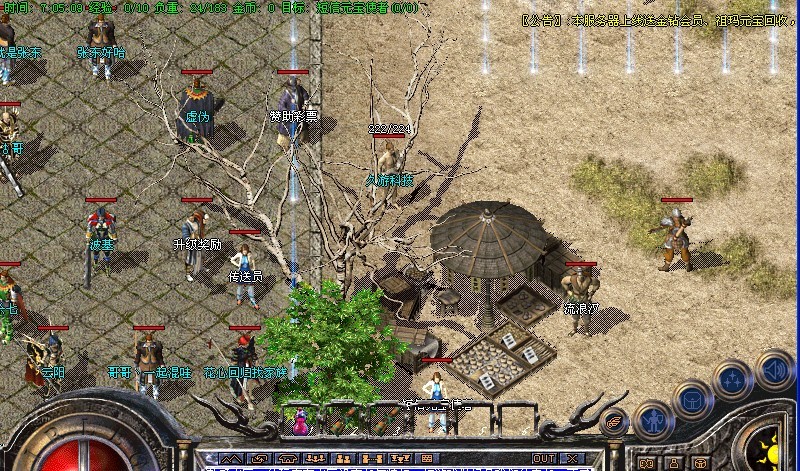
Task: Click the small winged orange icon button
Action: [x=616, y=423]
